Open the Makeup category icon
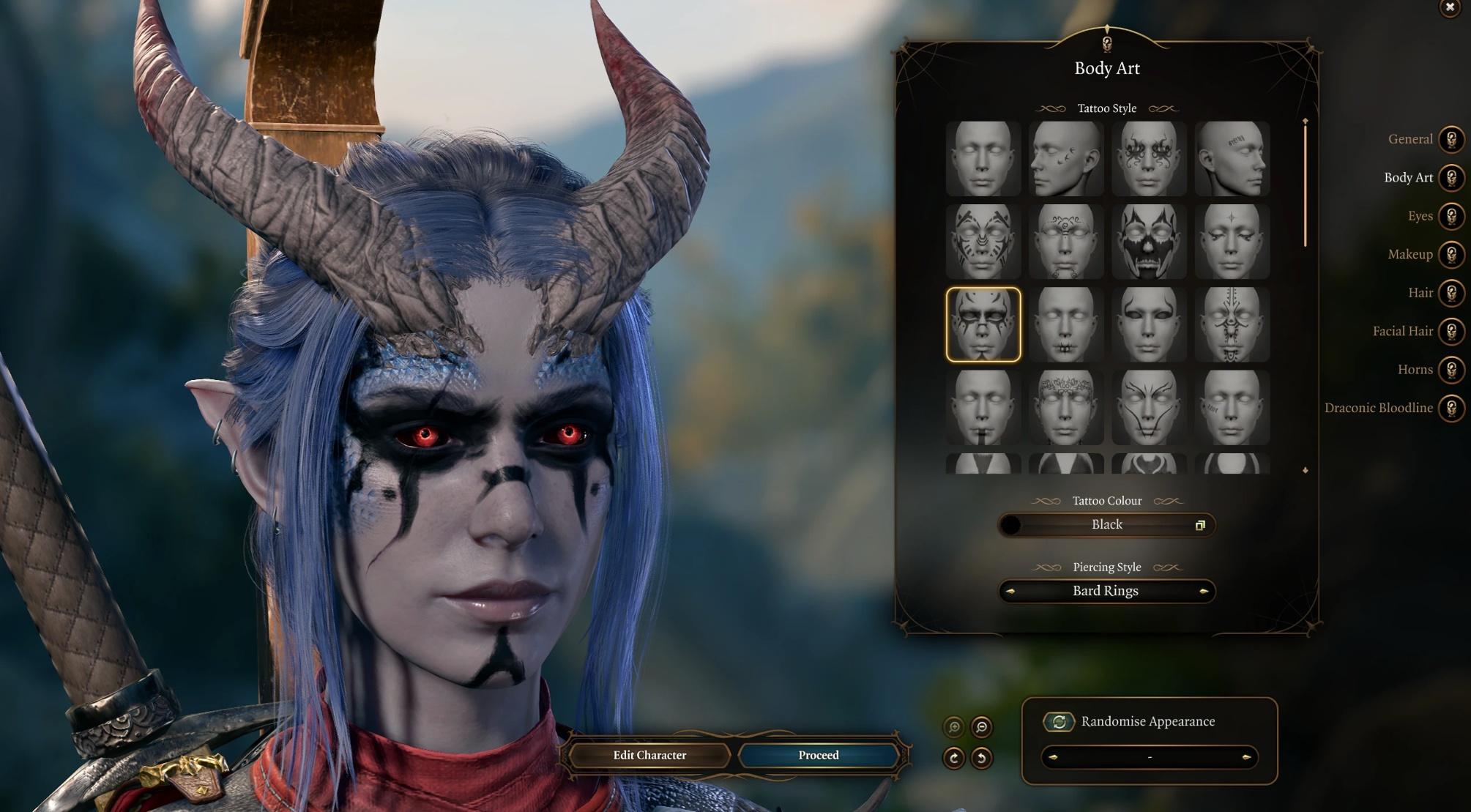1471x812 pixels. click(1450, 254)
